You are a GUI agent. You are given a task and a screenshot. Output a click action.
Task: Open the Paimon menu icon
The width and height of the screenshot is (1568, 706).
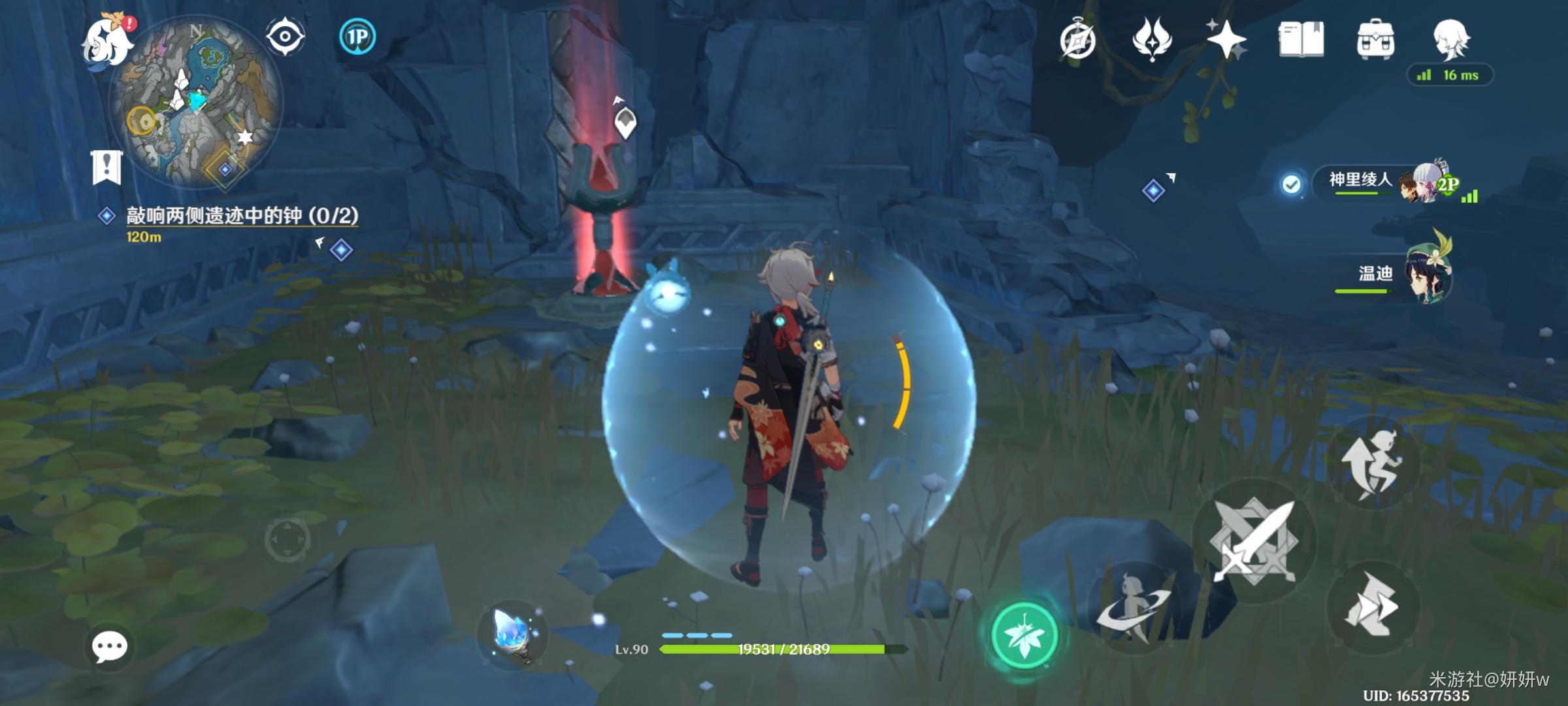point(108,41)
